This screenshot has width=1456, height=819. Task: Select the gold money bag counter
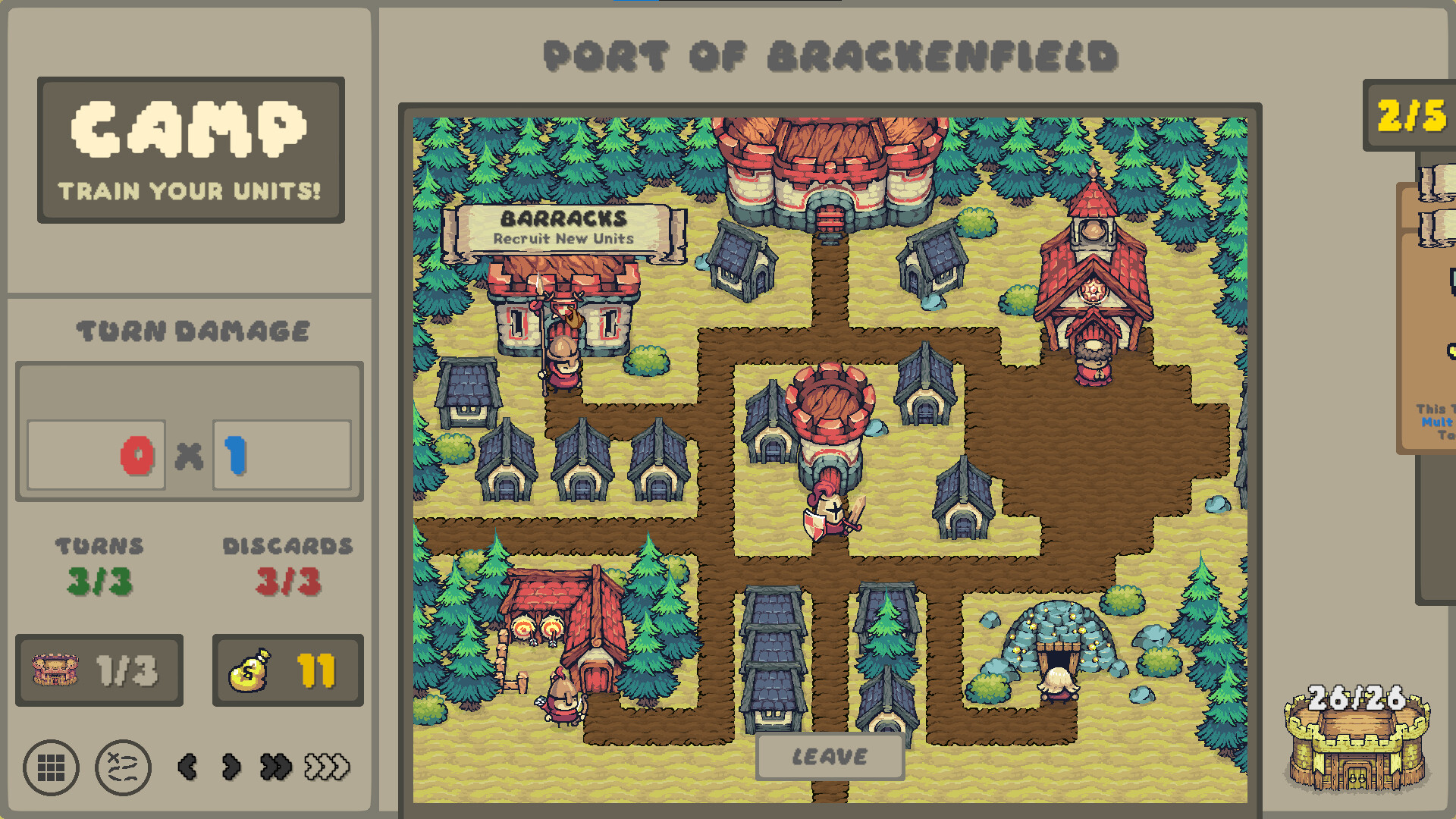[x=287, y=670]
